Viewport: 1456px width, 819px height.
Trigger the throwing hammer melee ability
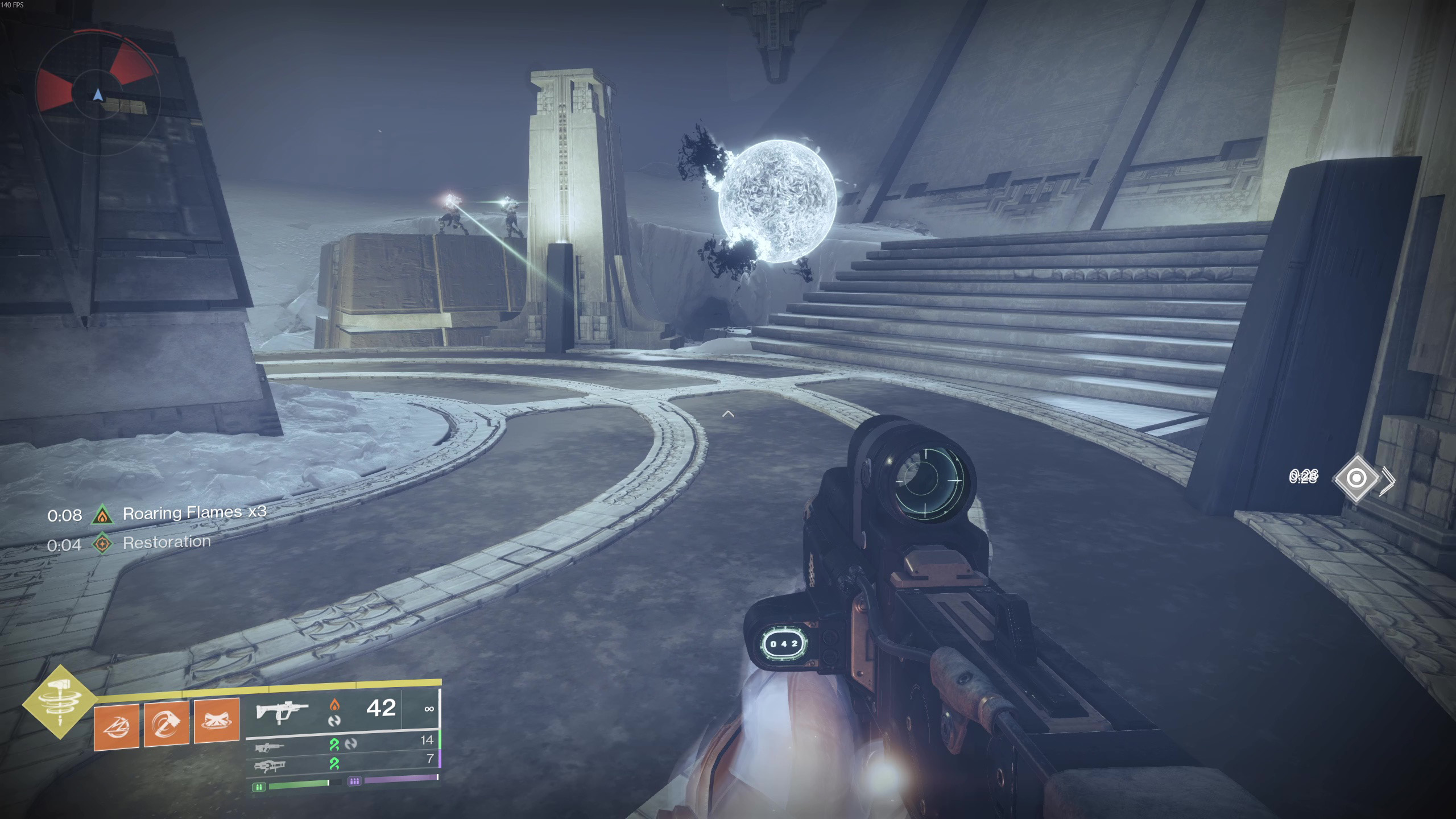[x=167, y=723]
